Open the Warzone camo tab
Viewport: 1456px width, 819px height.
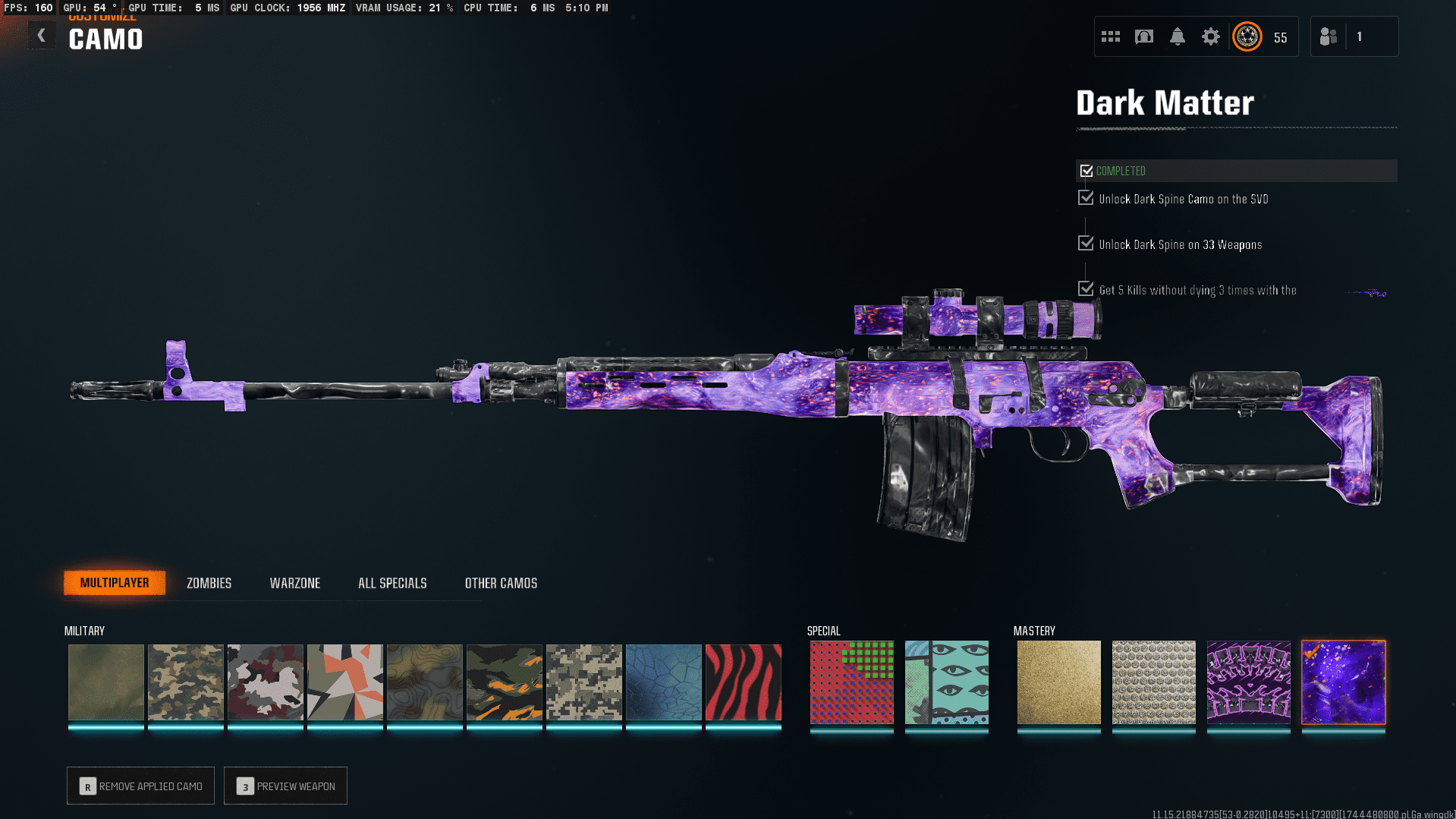point(294,583)
